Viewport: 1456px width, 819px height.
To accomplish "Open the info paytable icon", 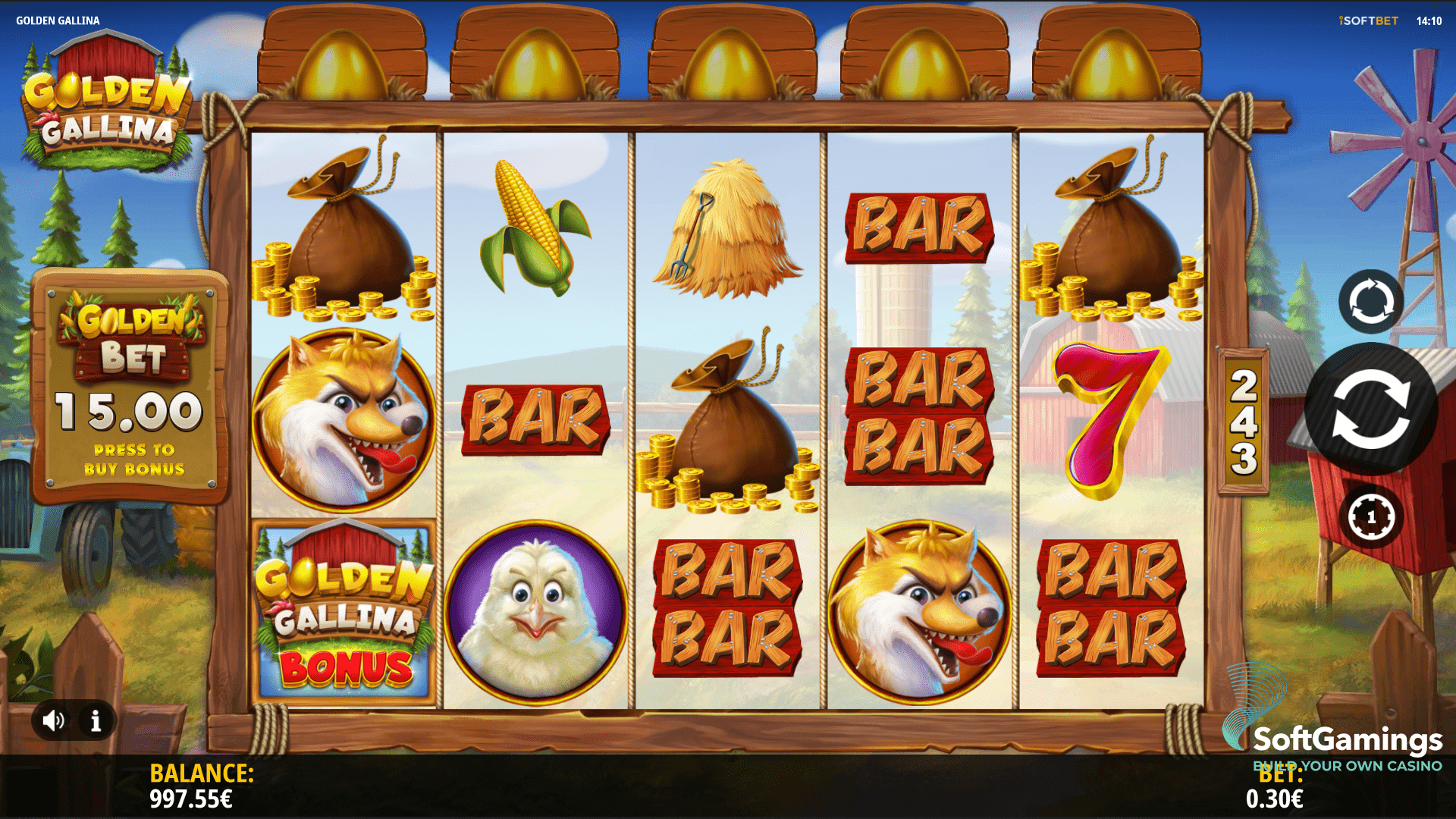I will (96, 720).
